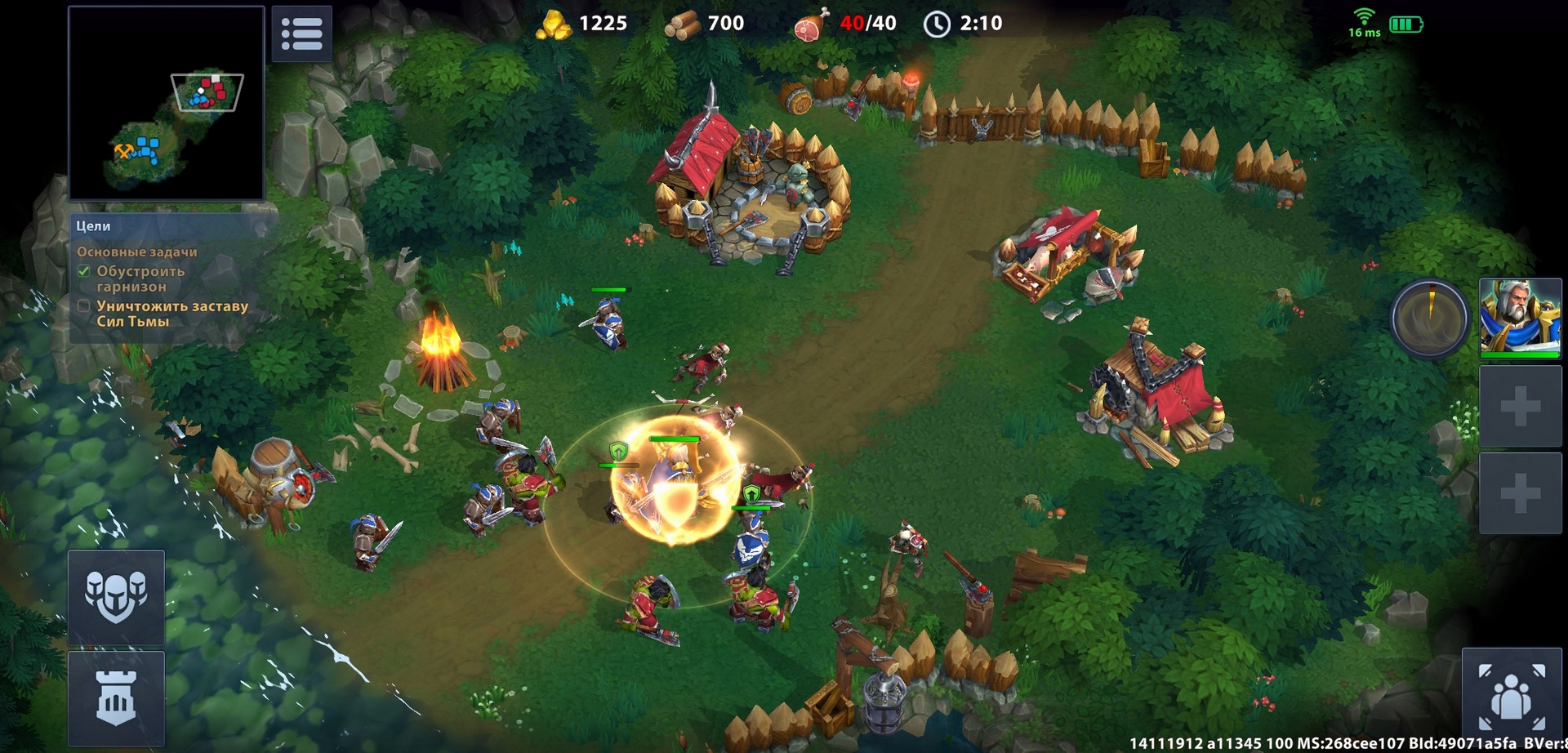Open the troops helmet panel icon

click(116, 599)
